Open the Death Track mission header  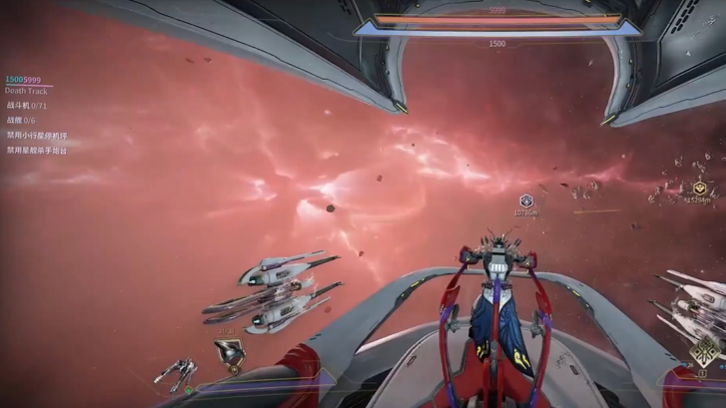click(x=26, y=91)
